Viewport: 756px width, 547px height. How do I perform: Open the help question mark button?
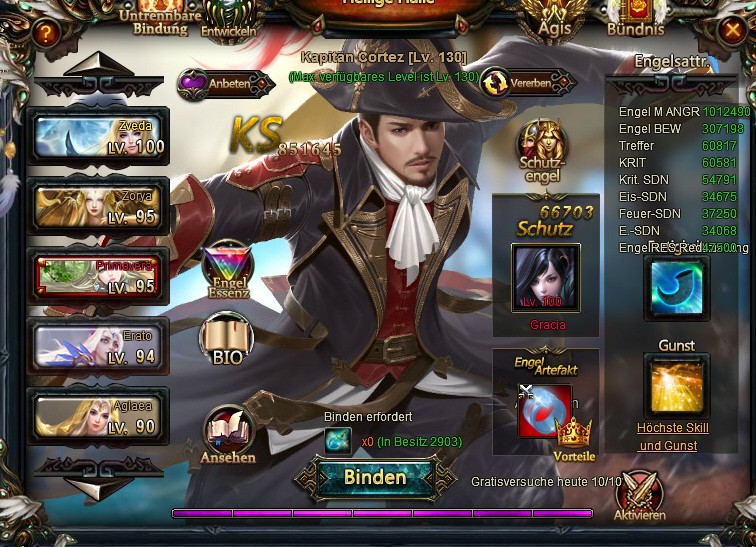[x=43, y=33]
